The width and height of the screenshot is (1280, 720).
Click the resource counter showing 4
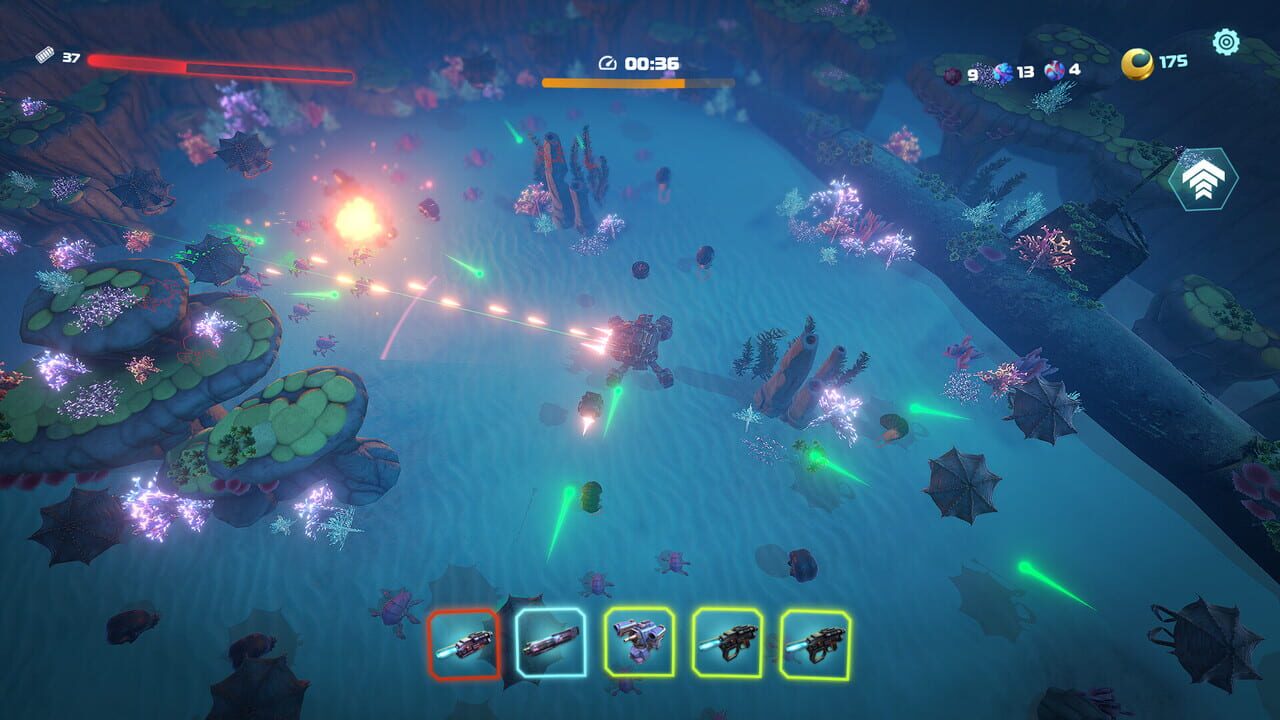pyautogui.click(x=1073, y=72)
